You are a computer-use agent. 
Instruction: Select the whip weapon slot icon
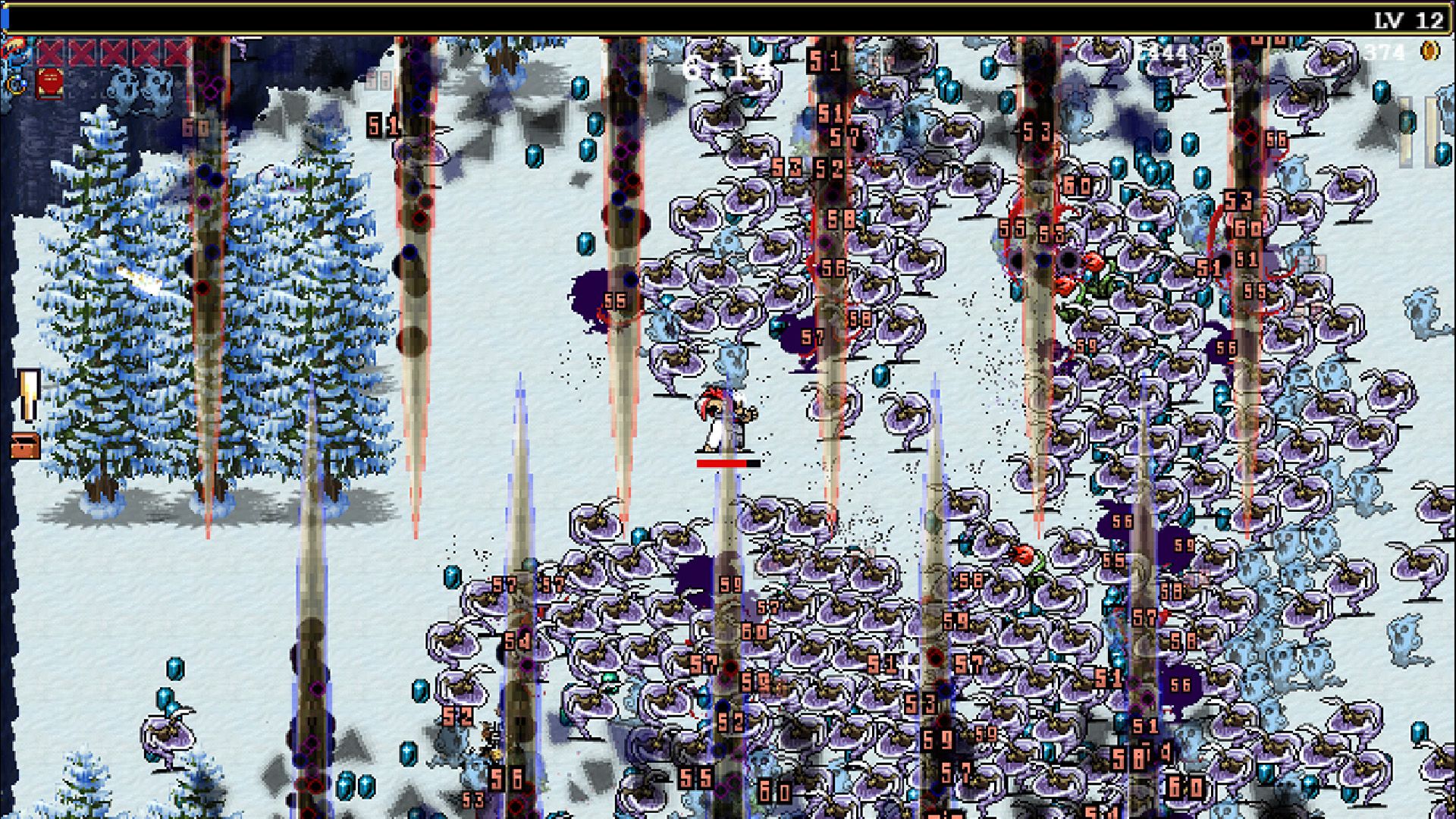click(x=14, y=46)
